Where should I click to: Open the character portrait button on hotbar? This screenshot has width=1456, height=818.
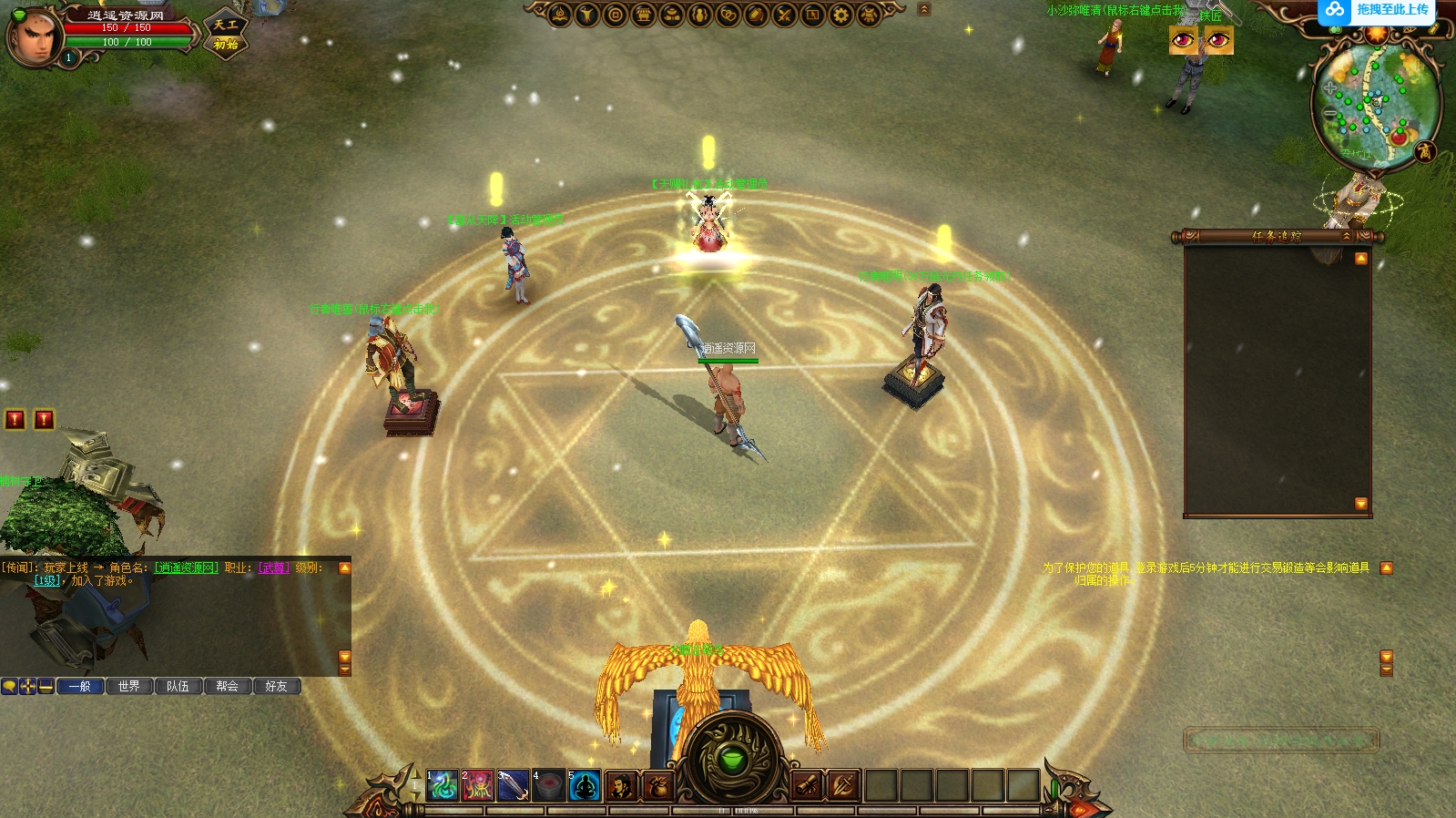pos(622,785)
